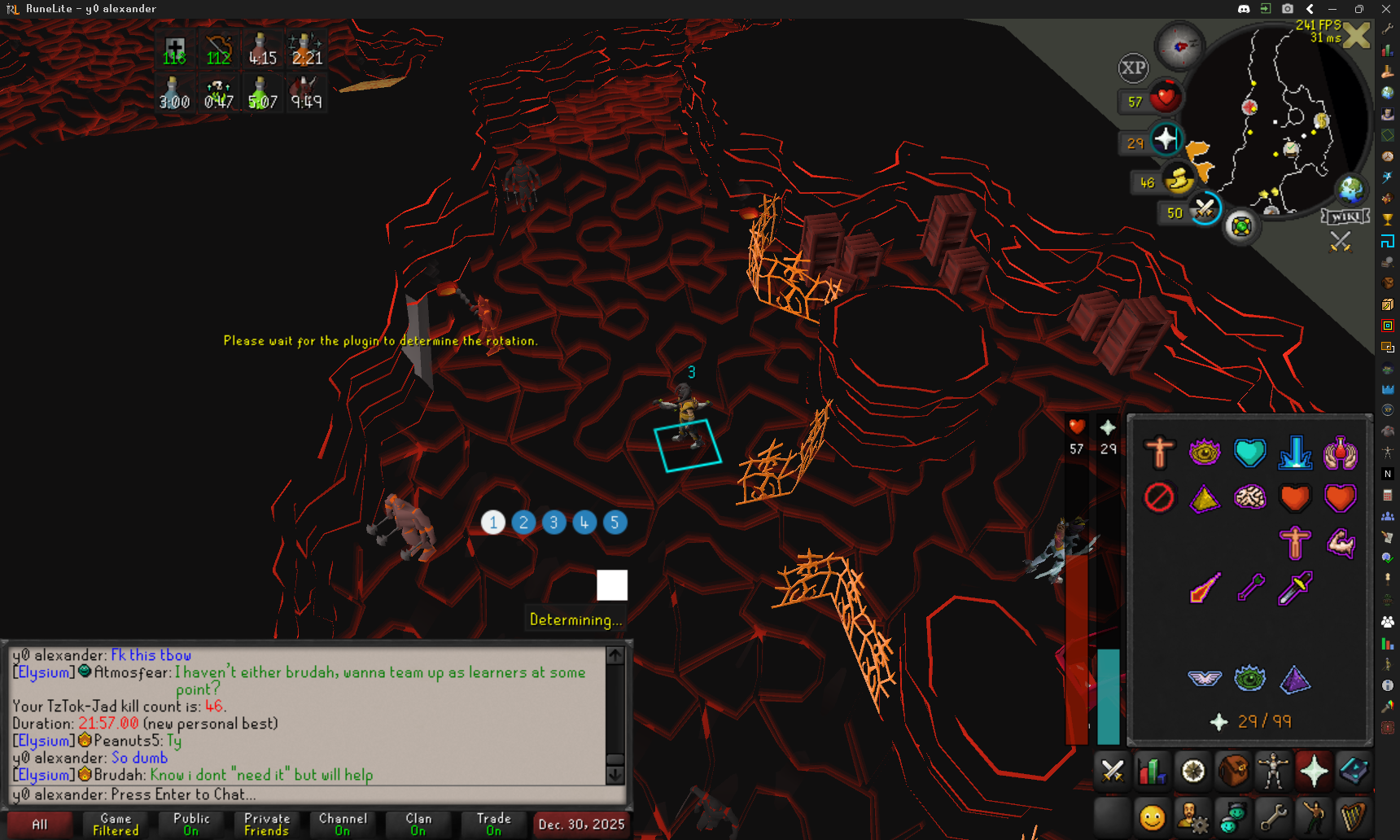The image size is (1400, 840).
Task: Toggle the flexed-arm strength prayer
Action: [x=1340, y=543]
